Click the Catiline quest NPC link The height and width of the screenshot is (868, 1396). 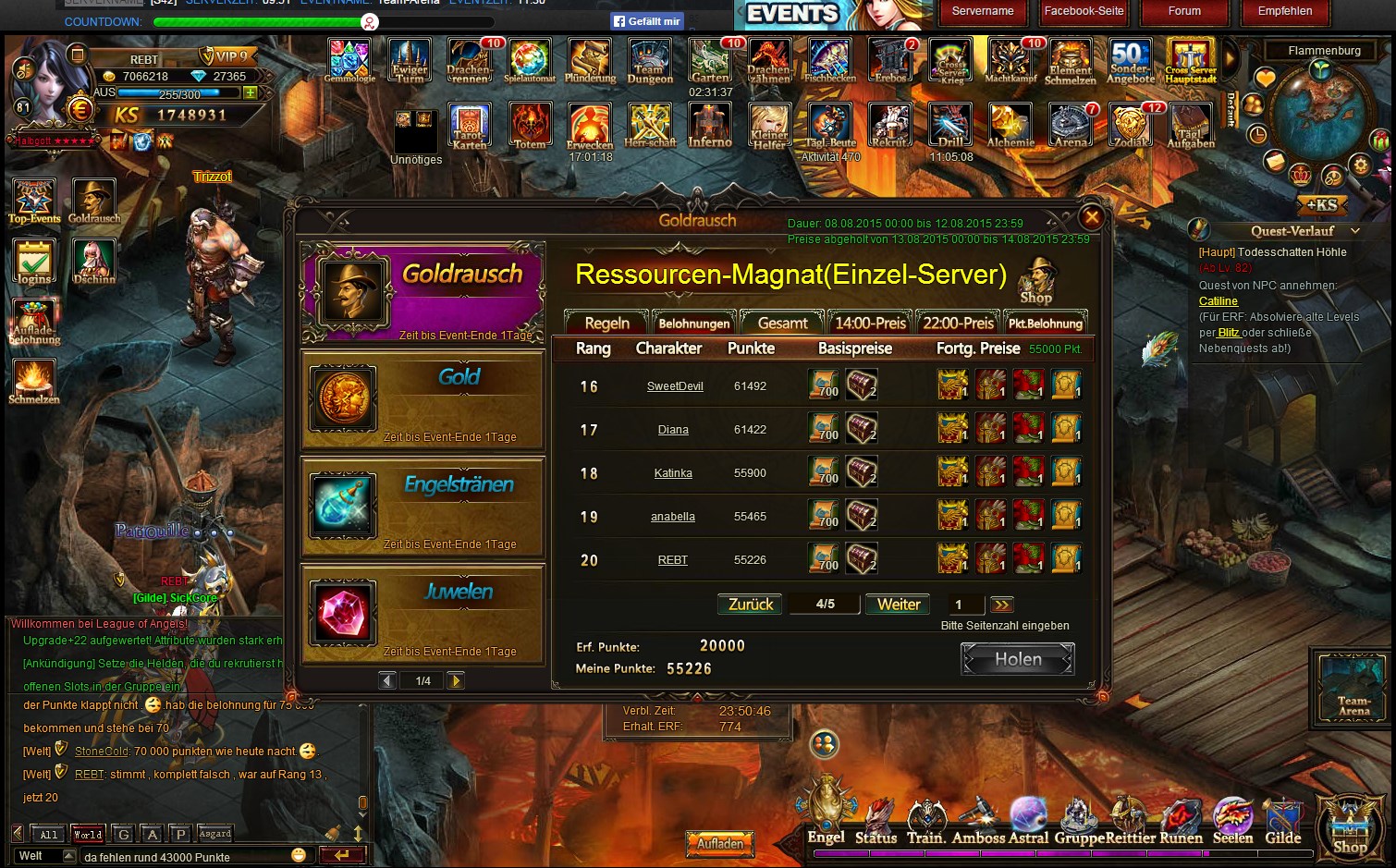point(1218,301)
